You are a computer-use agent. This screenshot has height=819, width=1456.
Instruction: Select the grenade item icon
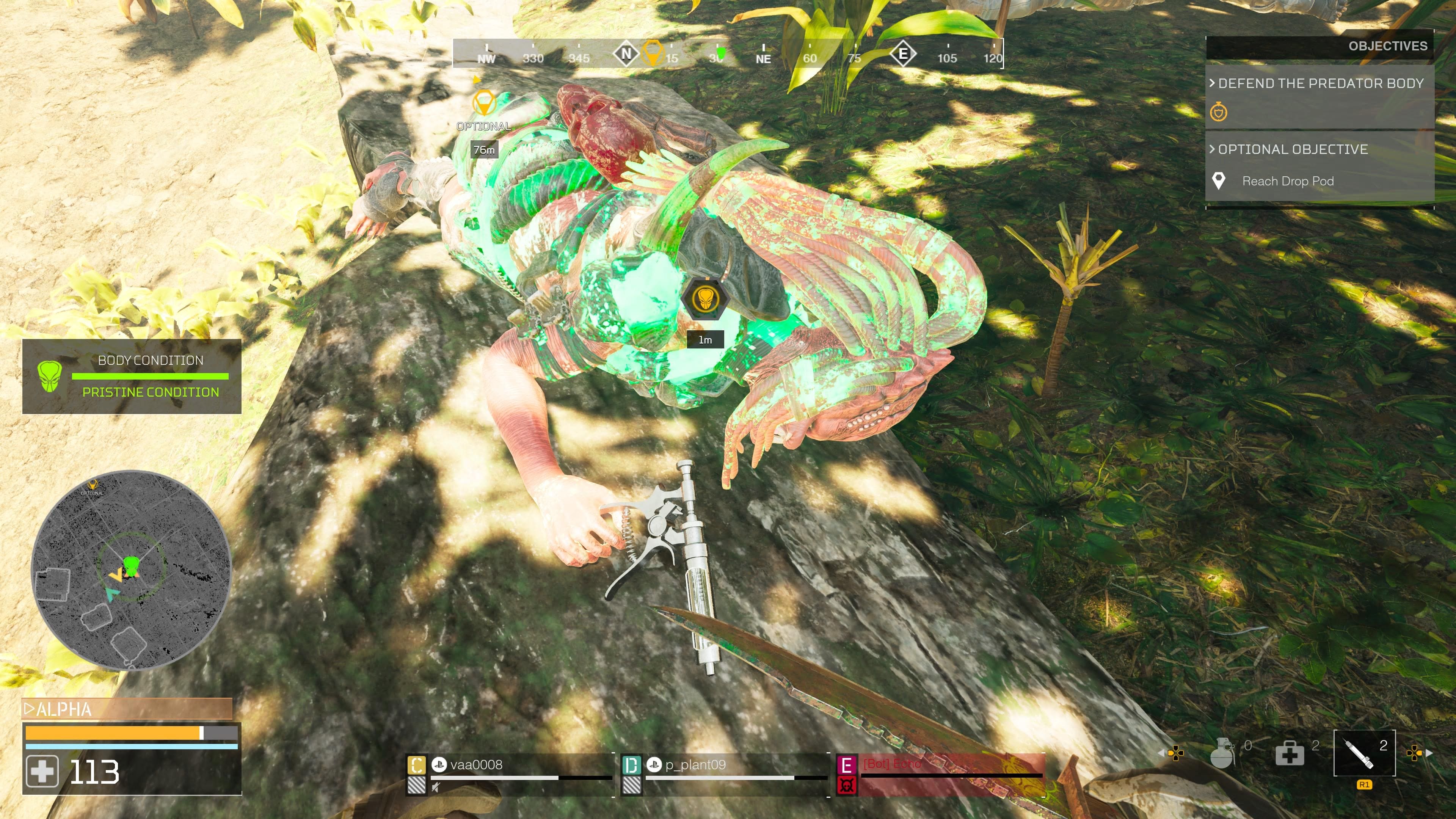pyautogui.click(x=1221, y=753)
